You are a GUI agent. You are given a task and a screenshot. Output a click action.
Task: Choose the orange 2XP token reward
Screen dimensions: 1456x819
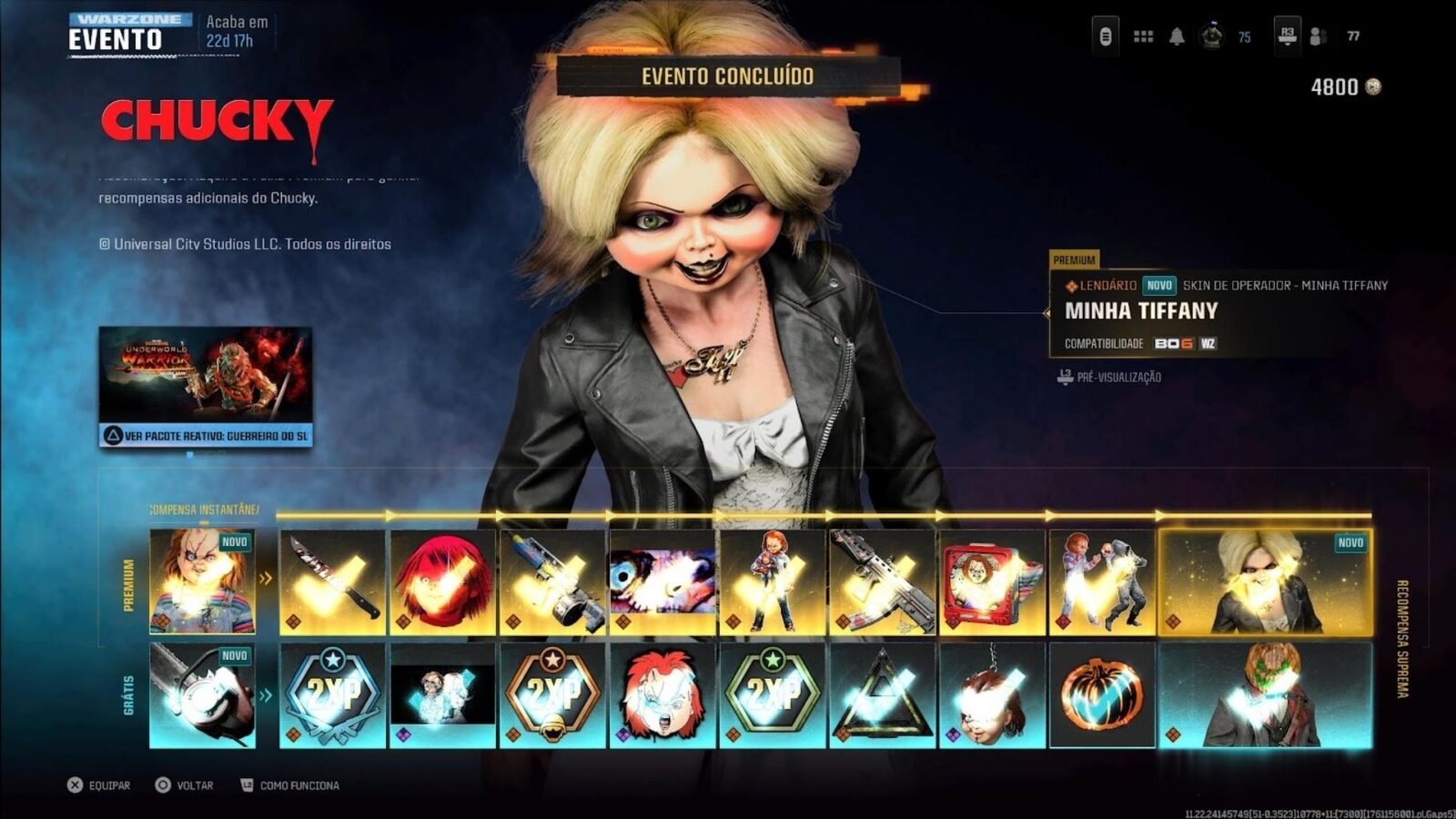(x=553, y=695)
